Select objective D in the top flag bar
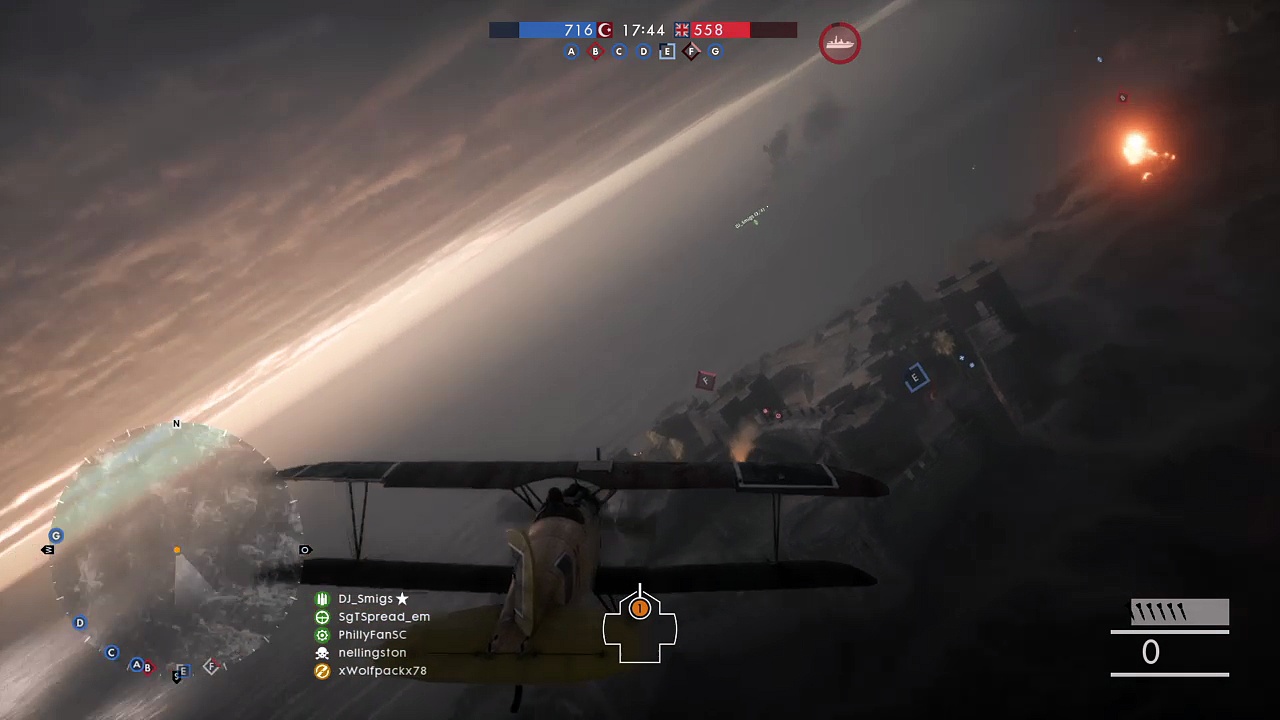The image size is (1280, 720). click(643, 52)
